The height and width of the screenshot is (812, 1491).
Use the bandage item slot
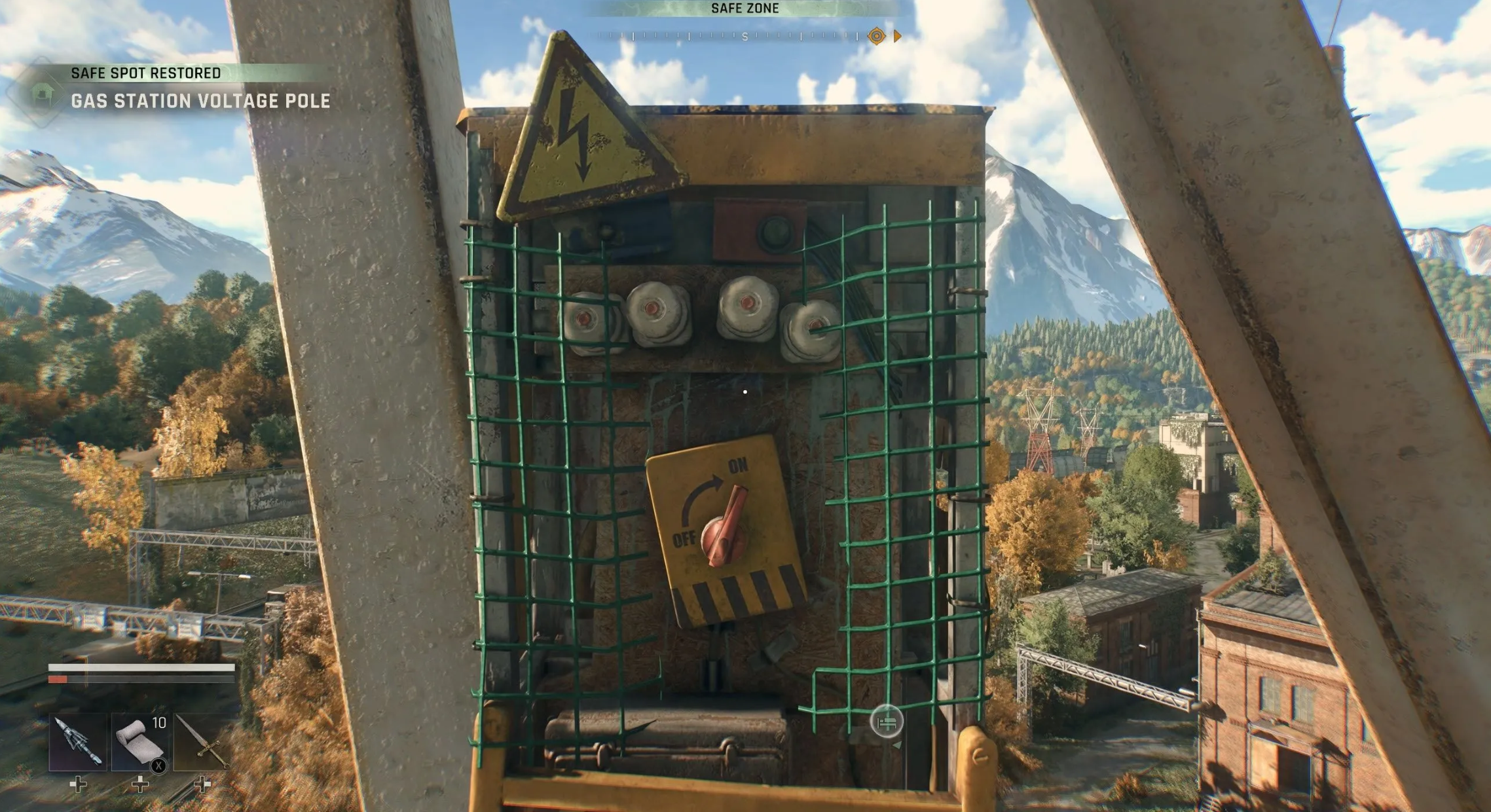pos(139,742)
